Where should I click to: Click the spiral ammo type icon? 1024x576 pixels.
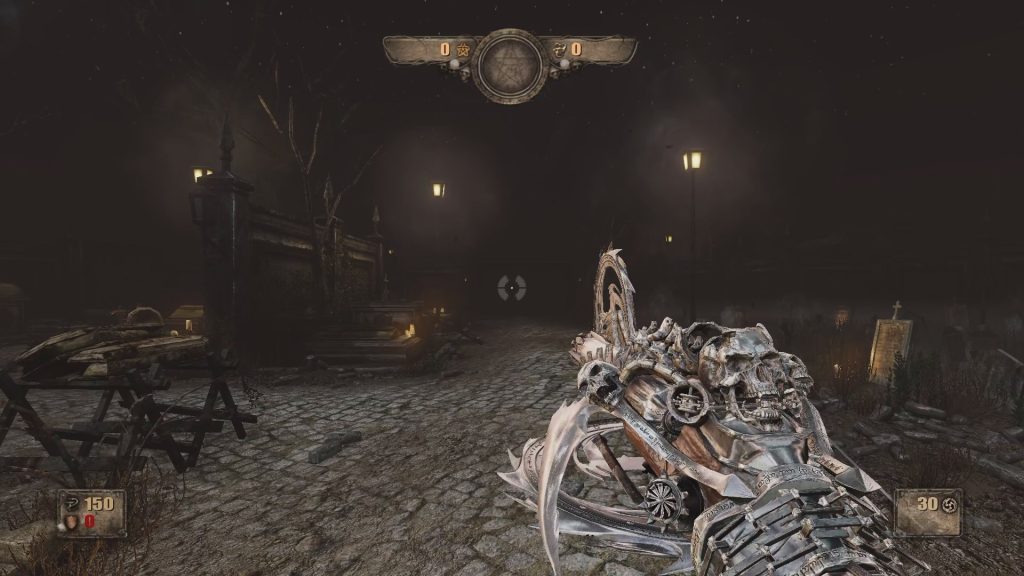coord(949,505)
